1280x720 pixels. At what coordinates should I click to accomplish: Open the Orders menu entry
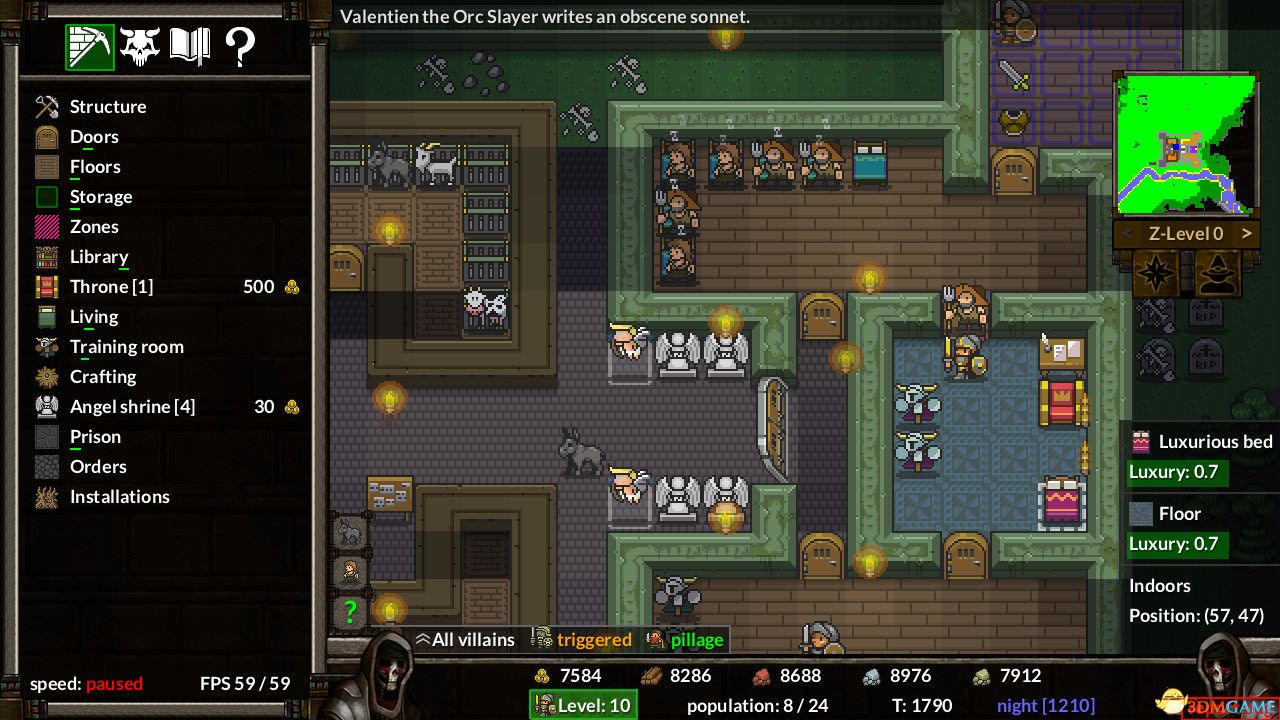point(98,467)
